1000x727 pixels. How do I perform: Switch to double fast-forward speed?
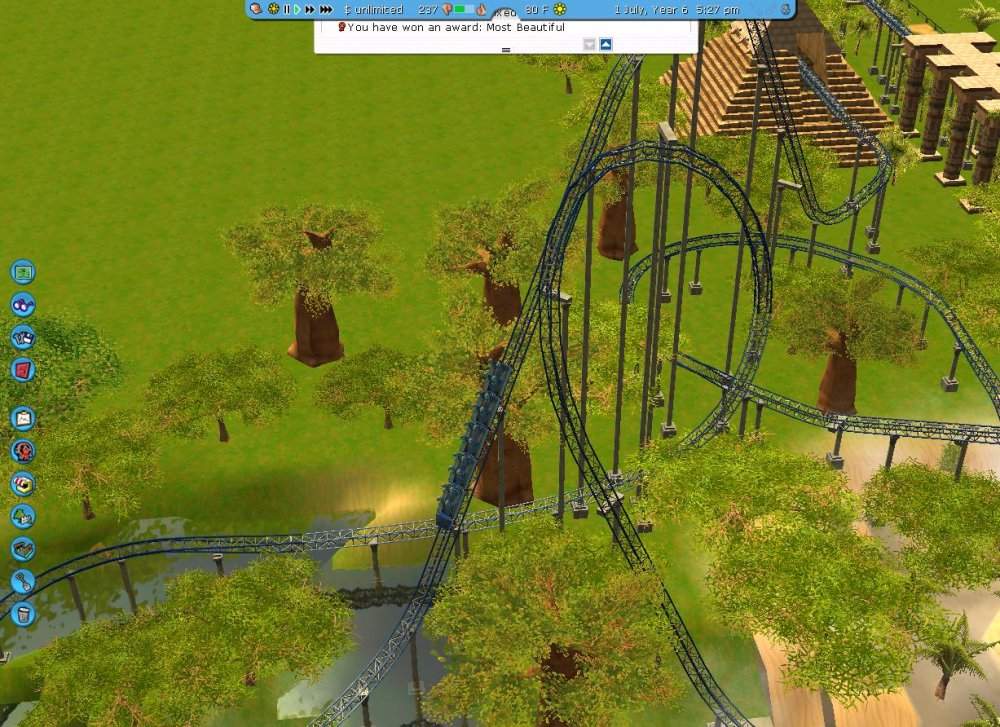[309, 9]
